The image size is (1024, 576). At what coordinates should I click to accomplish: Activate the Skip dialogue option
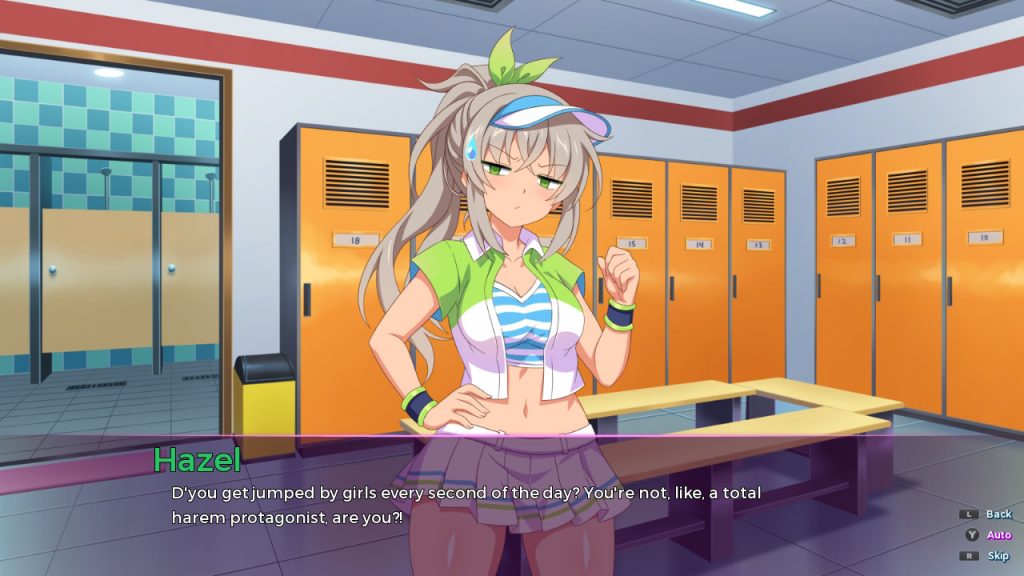coord(997,556)
